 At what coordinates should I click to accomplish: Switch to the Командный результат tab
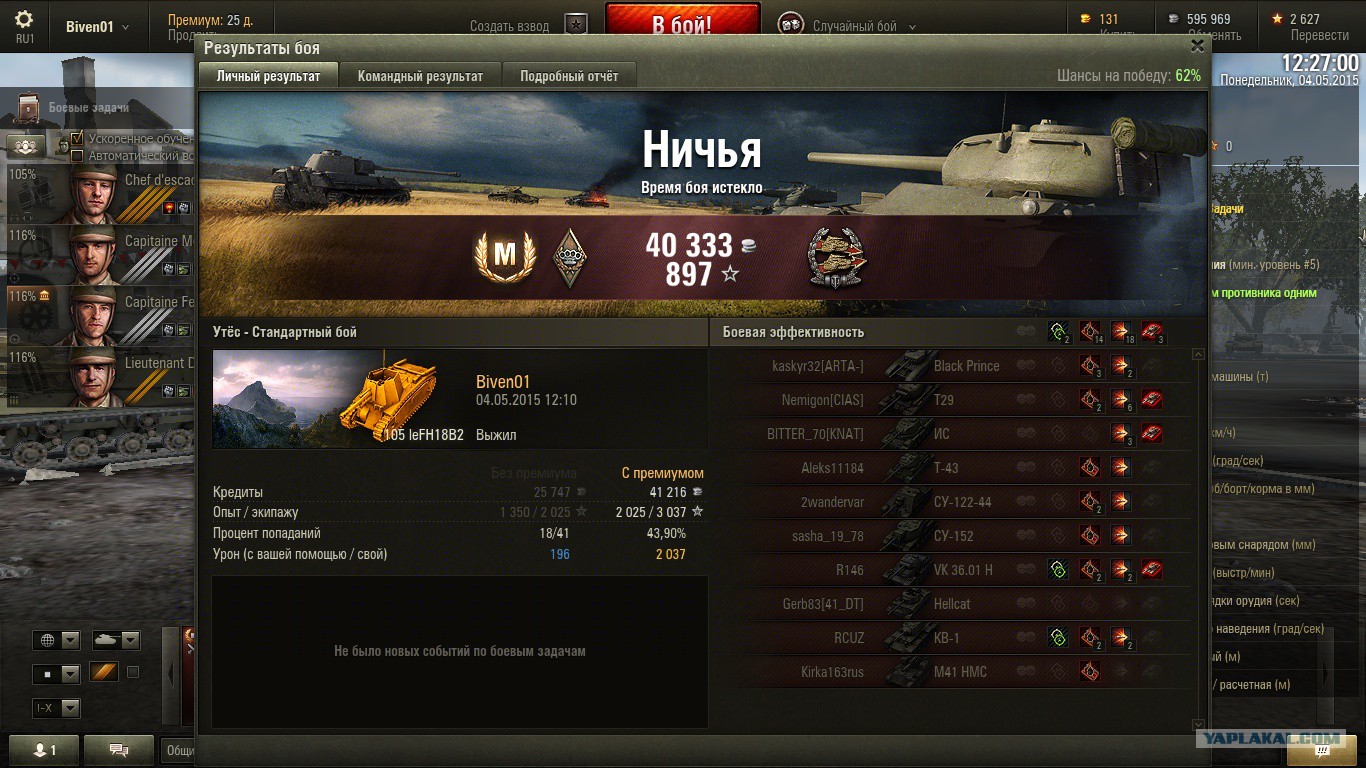420,76
